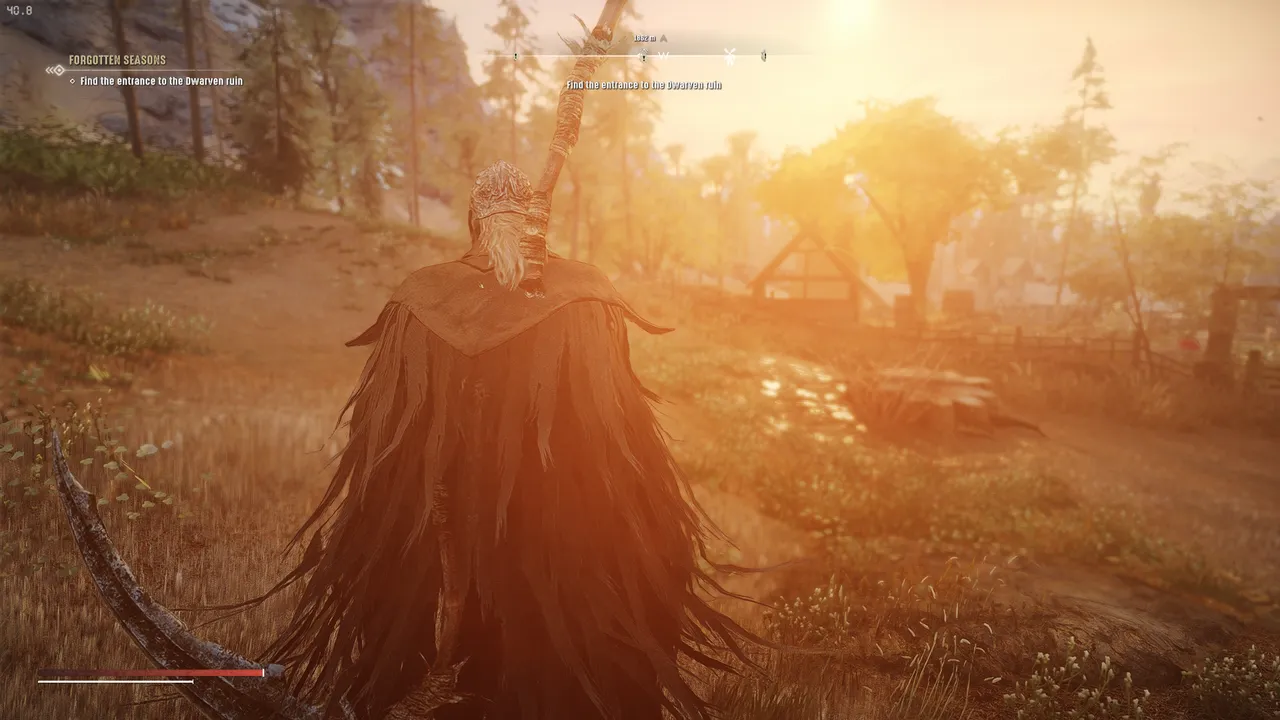This screenshot has height=720, width=1280.
Task: Click the W cardinal direction letter on the compass
Action: (665, 57)
